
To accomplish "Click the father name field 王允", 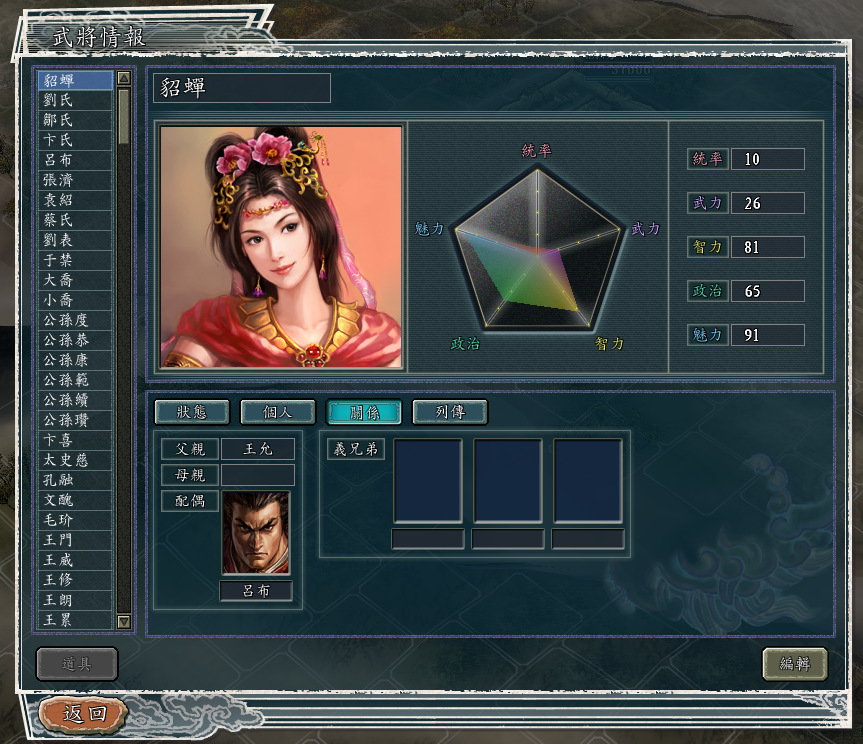I will pyautogui.click(x=257, y=450).
